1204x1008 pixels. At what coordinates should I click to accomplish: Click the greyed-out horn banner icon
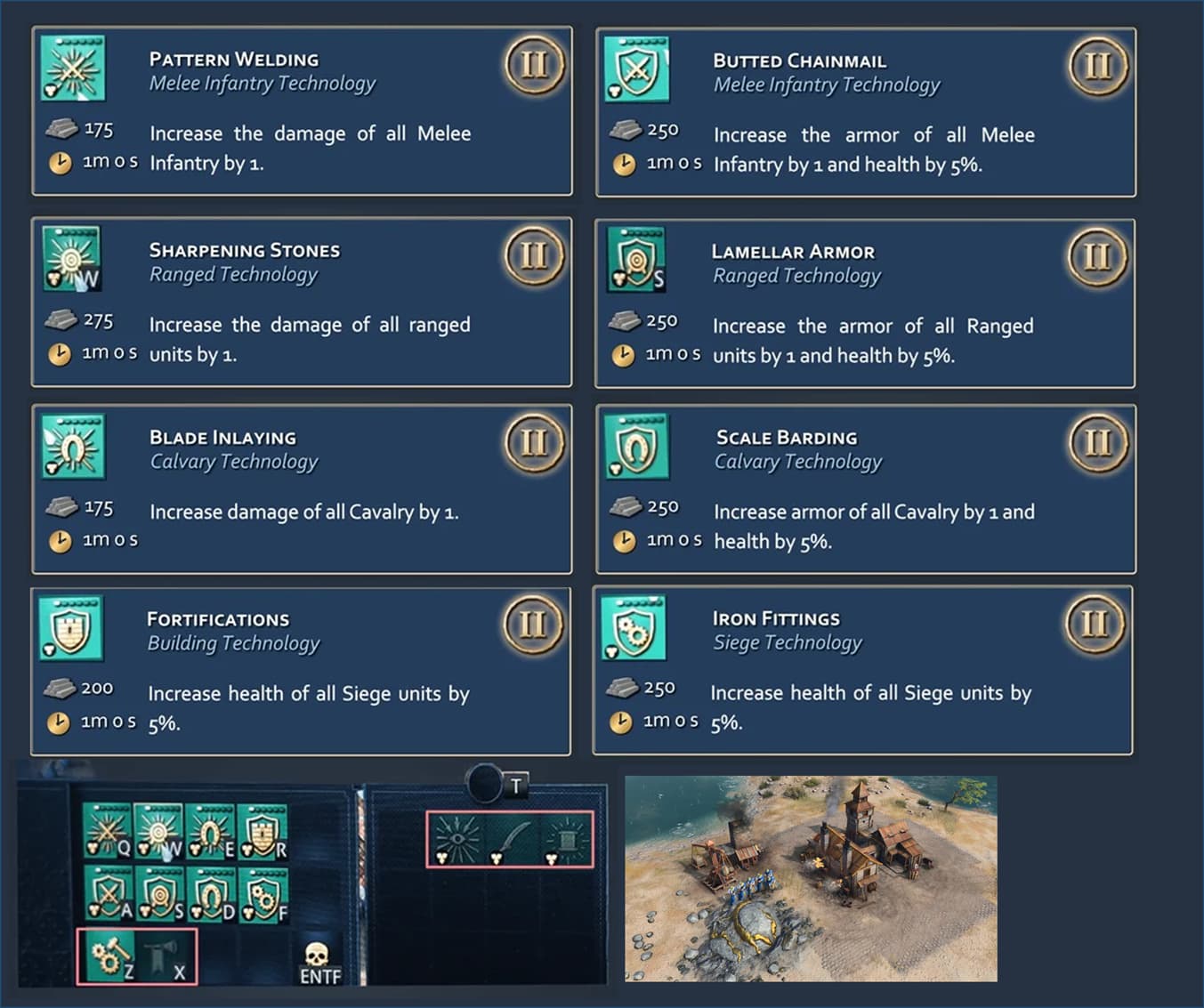pos(166,956)
